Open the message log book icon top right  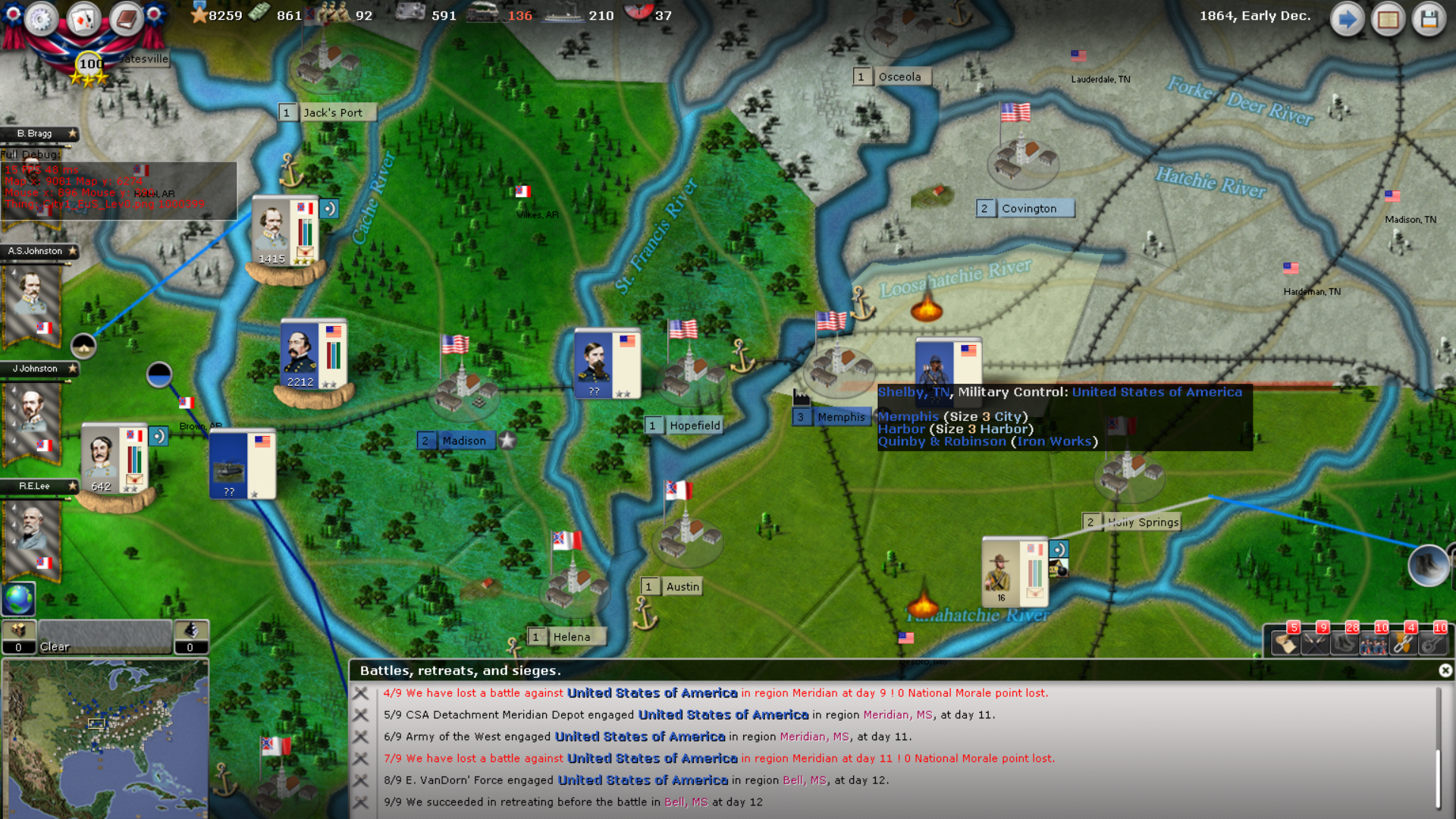[x=1389, y=20]
